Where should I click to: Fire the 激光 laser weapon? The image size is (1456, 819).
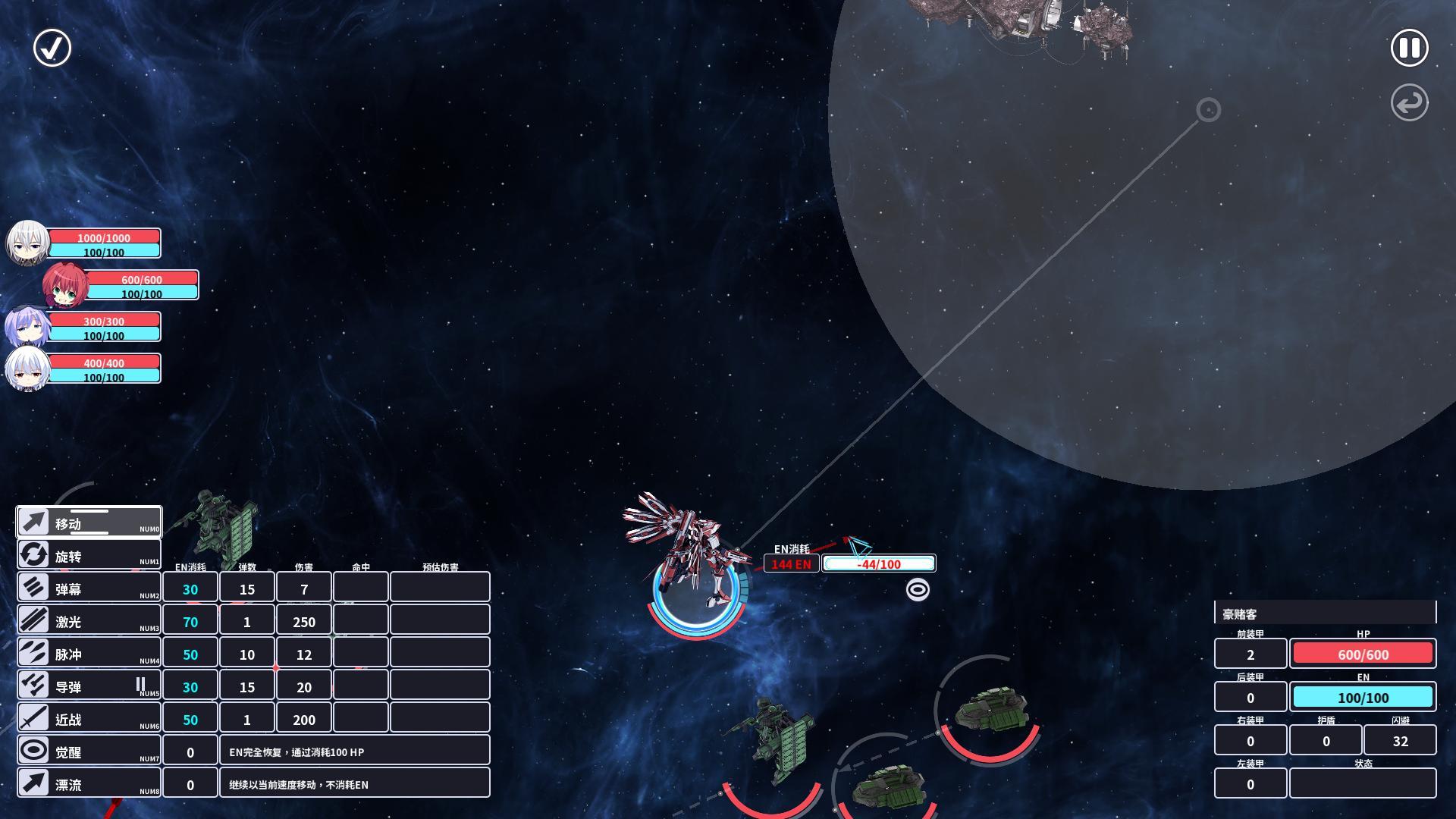89,620
